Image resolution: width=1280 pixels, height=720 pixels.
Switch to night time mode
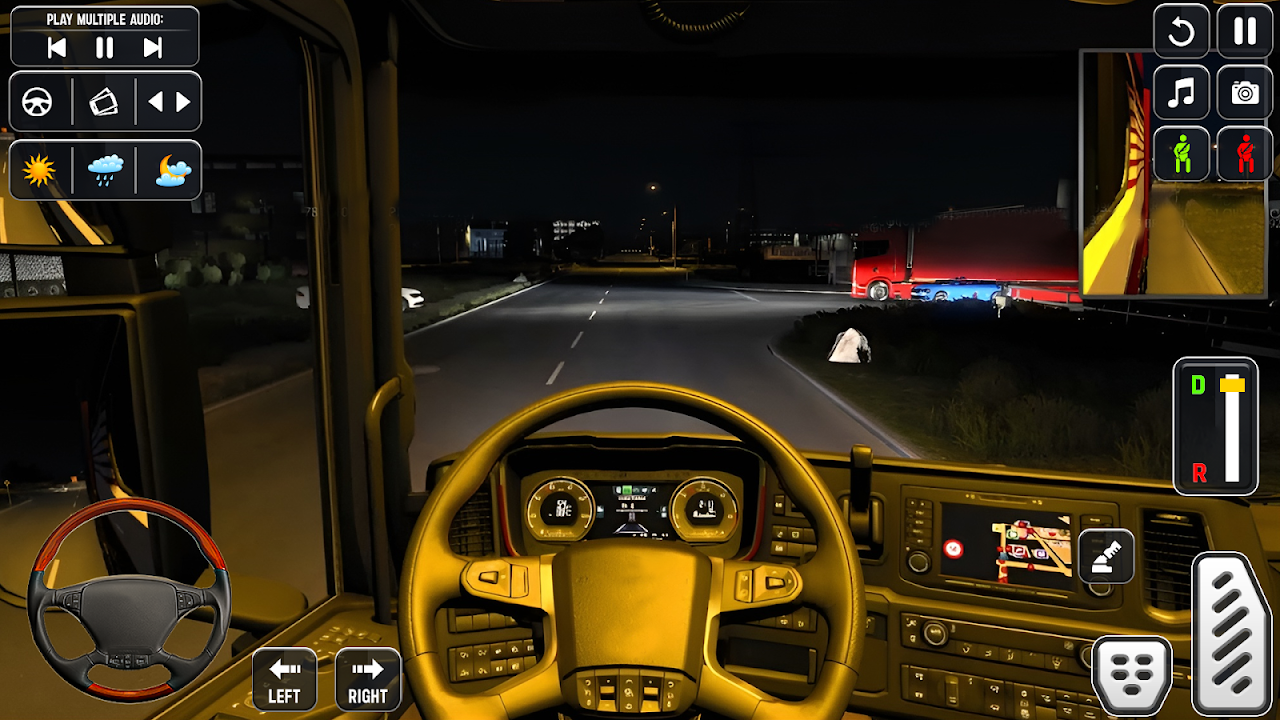[172, 171]
